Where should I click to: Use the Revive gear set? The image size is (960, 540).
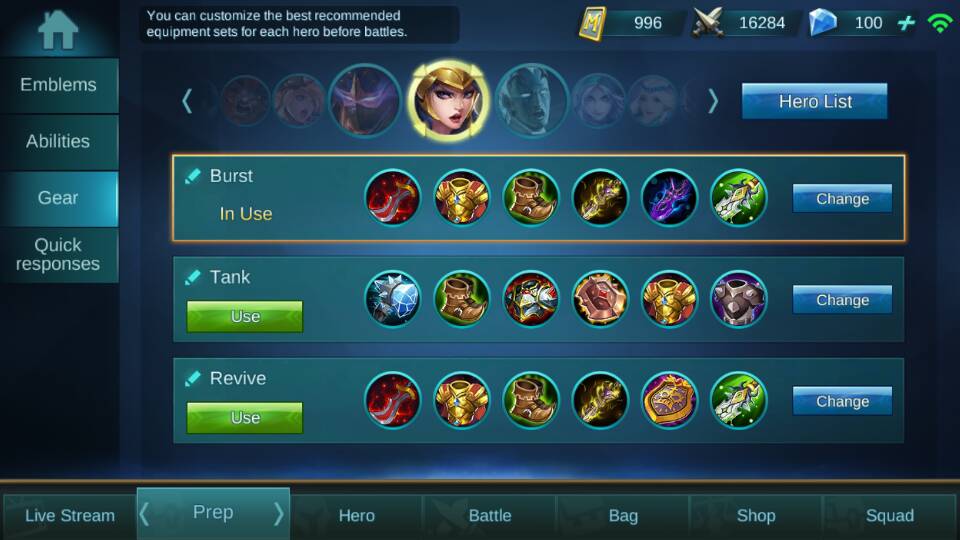tap(245, 417)
